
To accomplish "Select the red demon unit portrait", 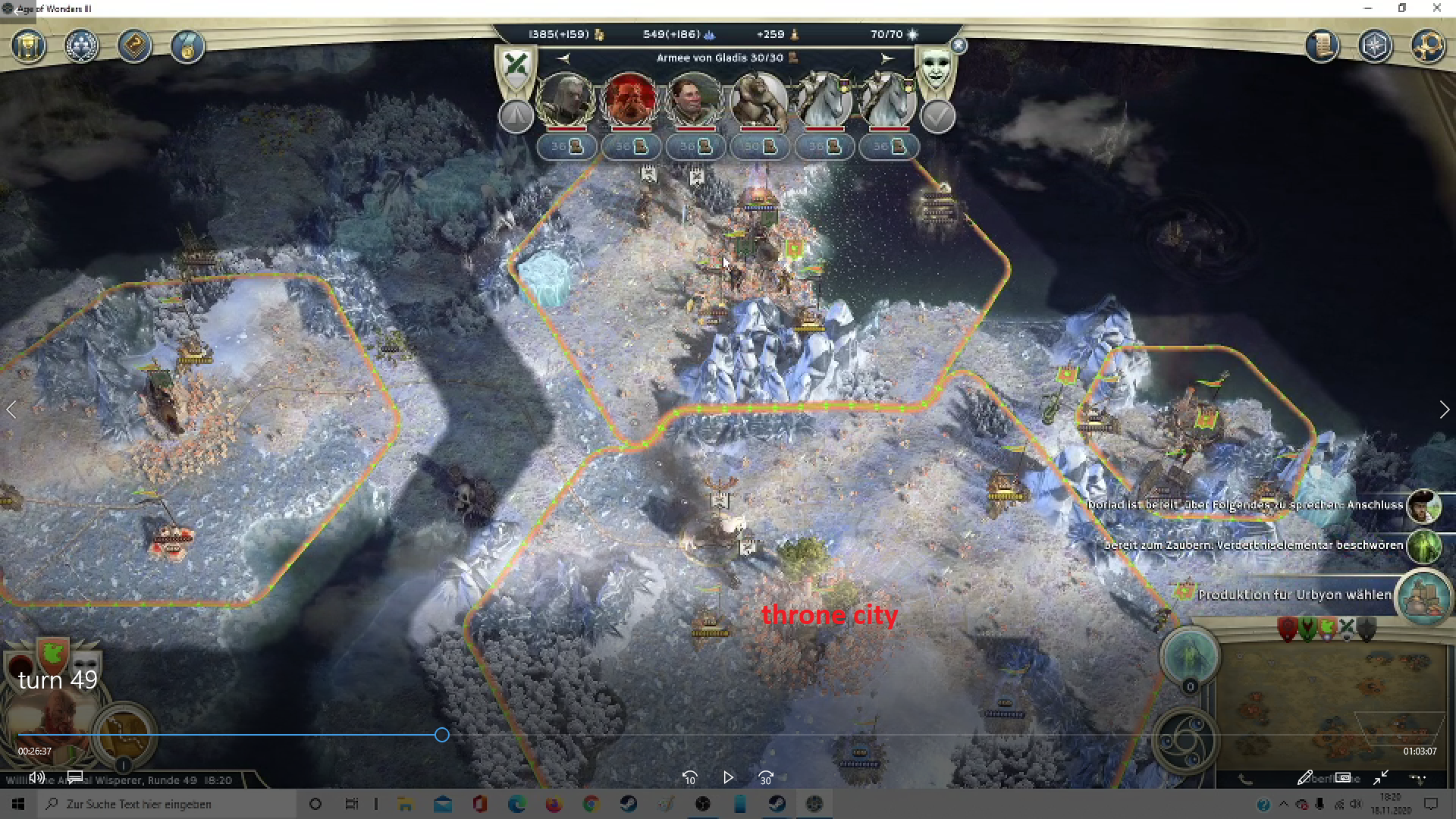I will pyautogui.click(x=629, y=100).
